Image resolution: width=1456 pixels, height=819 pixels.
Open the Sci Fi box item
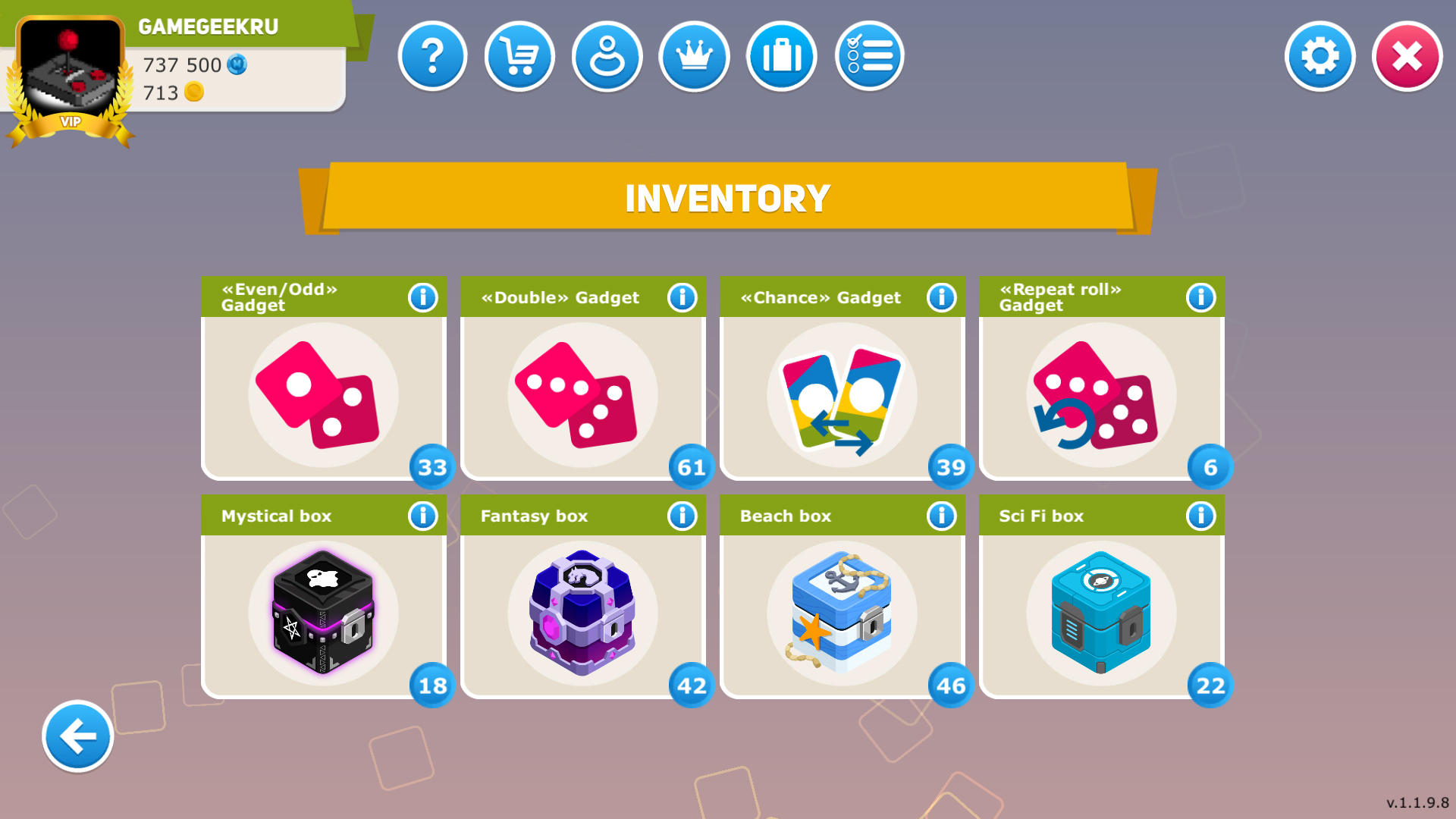pyautogui.click(x=1101, y=613)
